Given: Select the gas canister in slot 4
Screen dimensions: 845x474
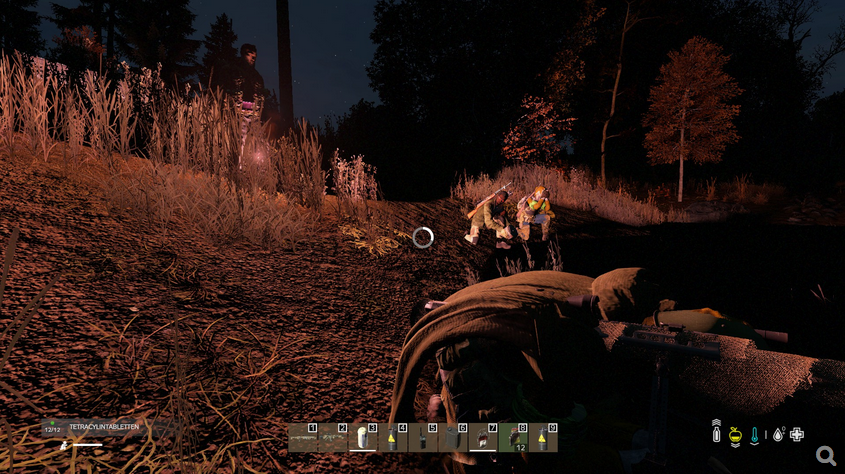Looking at the screenshot, I should coord(393,437).
